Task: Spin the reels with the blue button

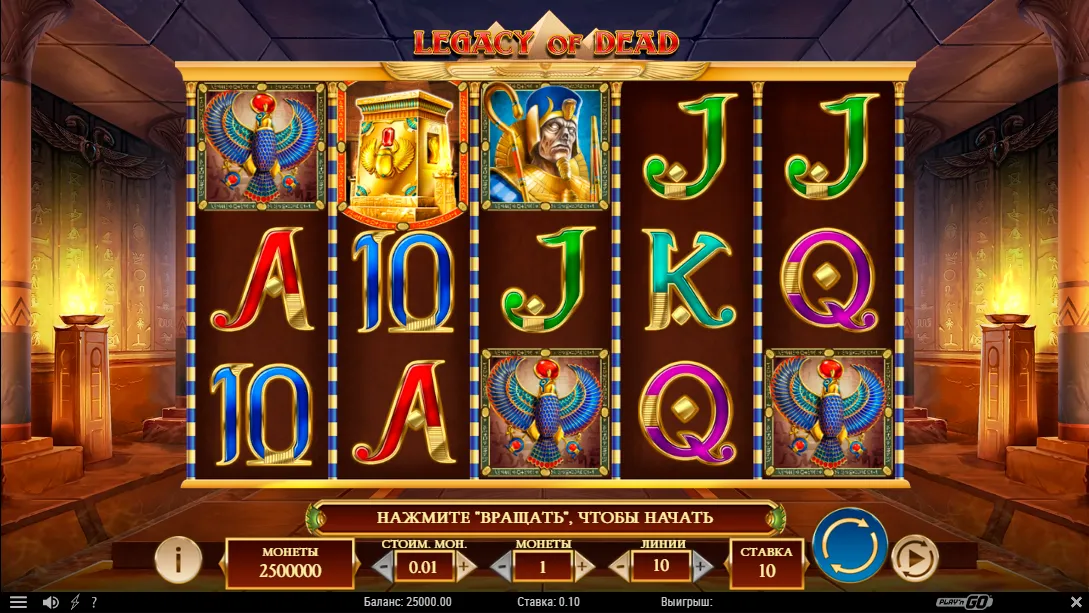Action: 849,546
